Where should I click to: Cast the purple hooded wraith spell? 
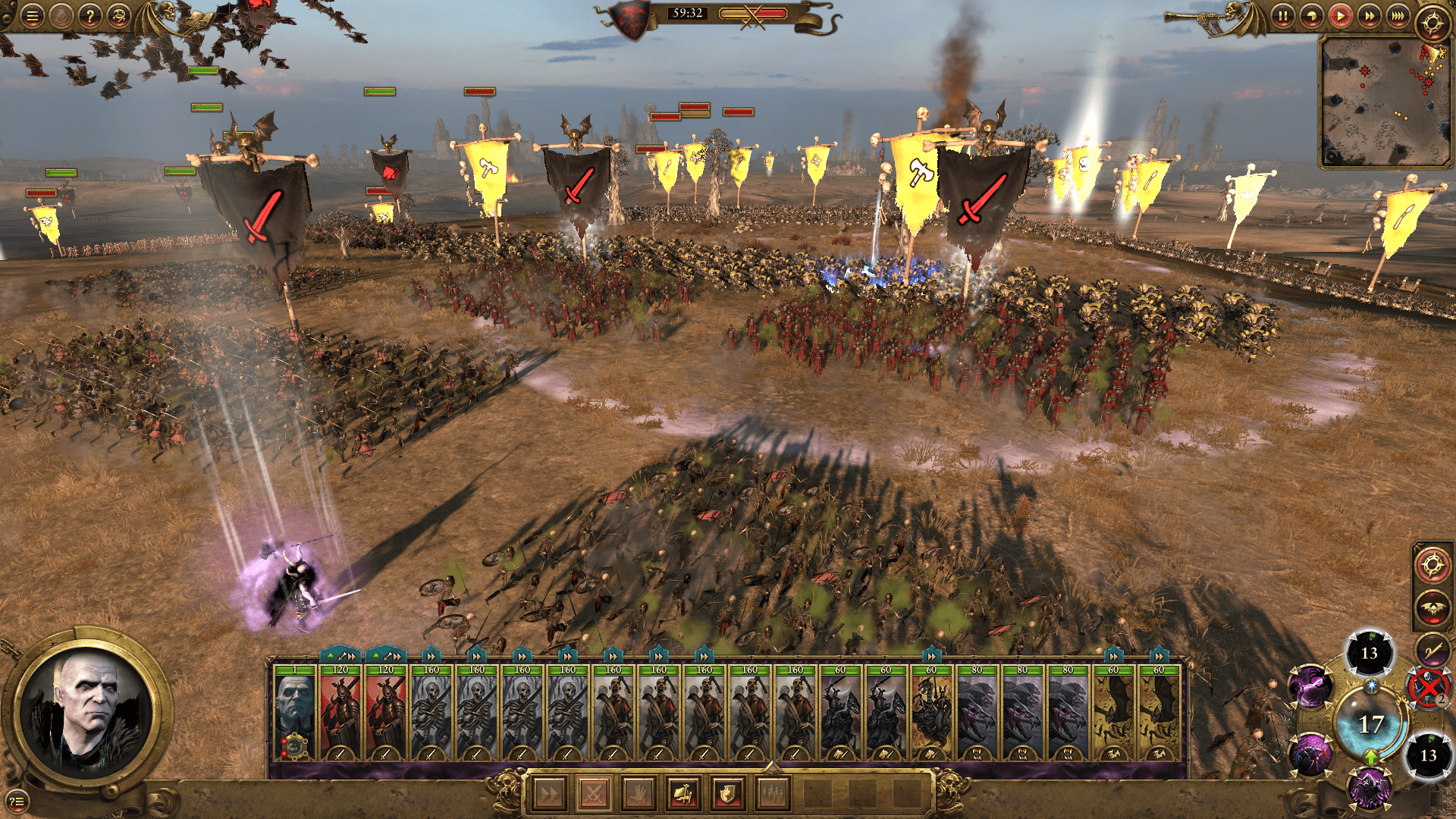coord(1370,786)
